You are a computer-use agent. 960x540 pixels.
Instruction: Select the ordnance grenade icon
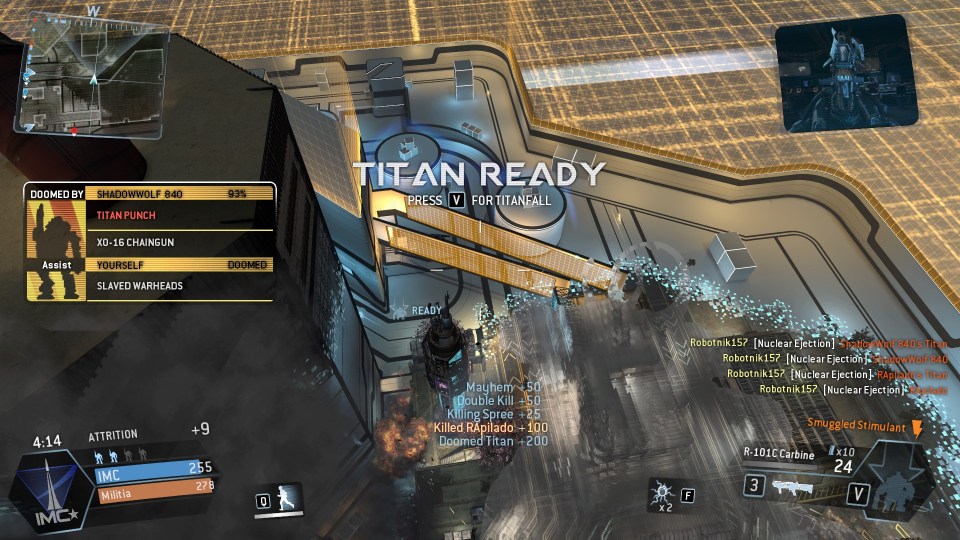pos(661,494)
